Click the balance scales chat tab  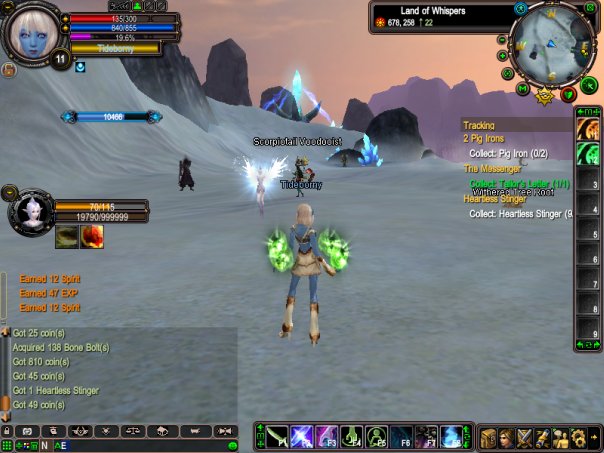[133, 430]
